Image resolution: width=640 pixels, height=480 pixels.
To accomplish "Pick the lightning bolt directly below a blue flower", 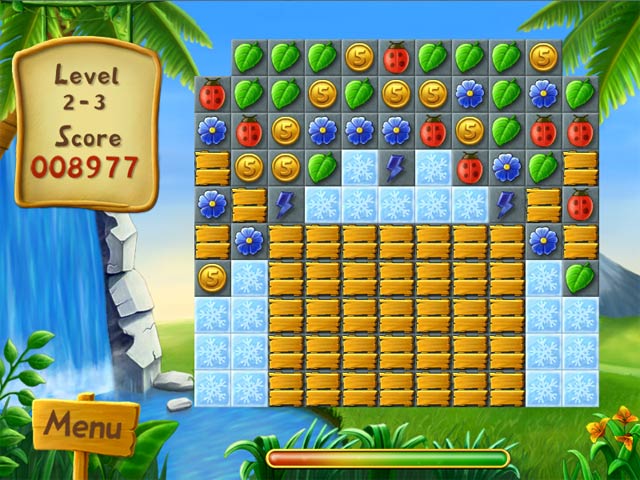I will (506, 205).
